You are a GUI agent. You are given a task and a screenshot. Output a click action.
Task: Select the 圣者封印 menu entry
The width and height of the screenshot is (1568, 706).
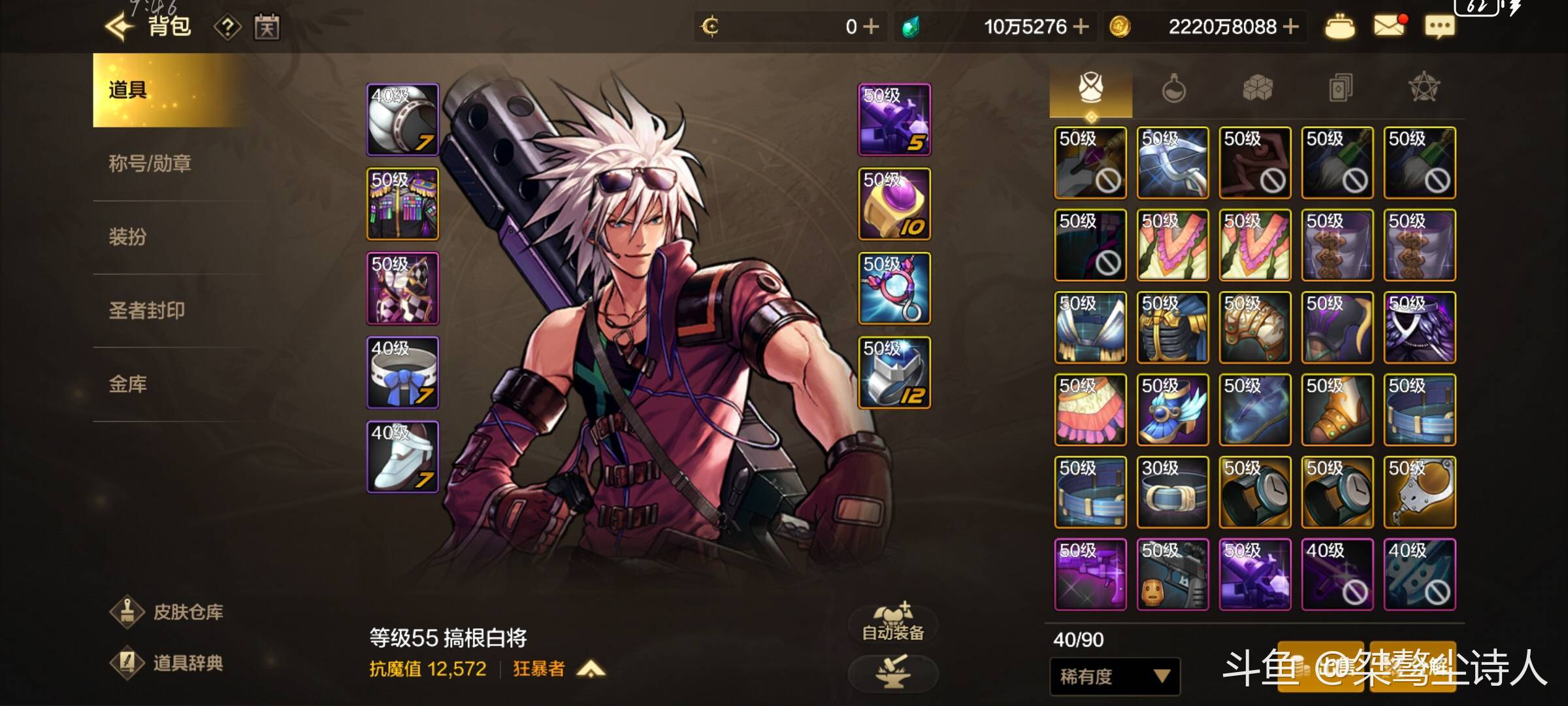[x=146, y=310]
